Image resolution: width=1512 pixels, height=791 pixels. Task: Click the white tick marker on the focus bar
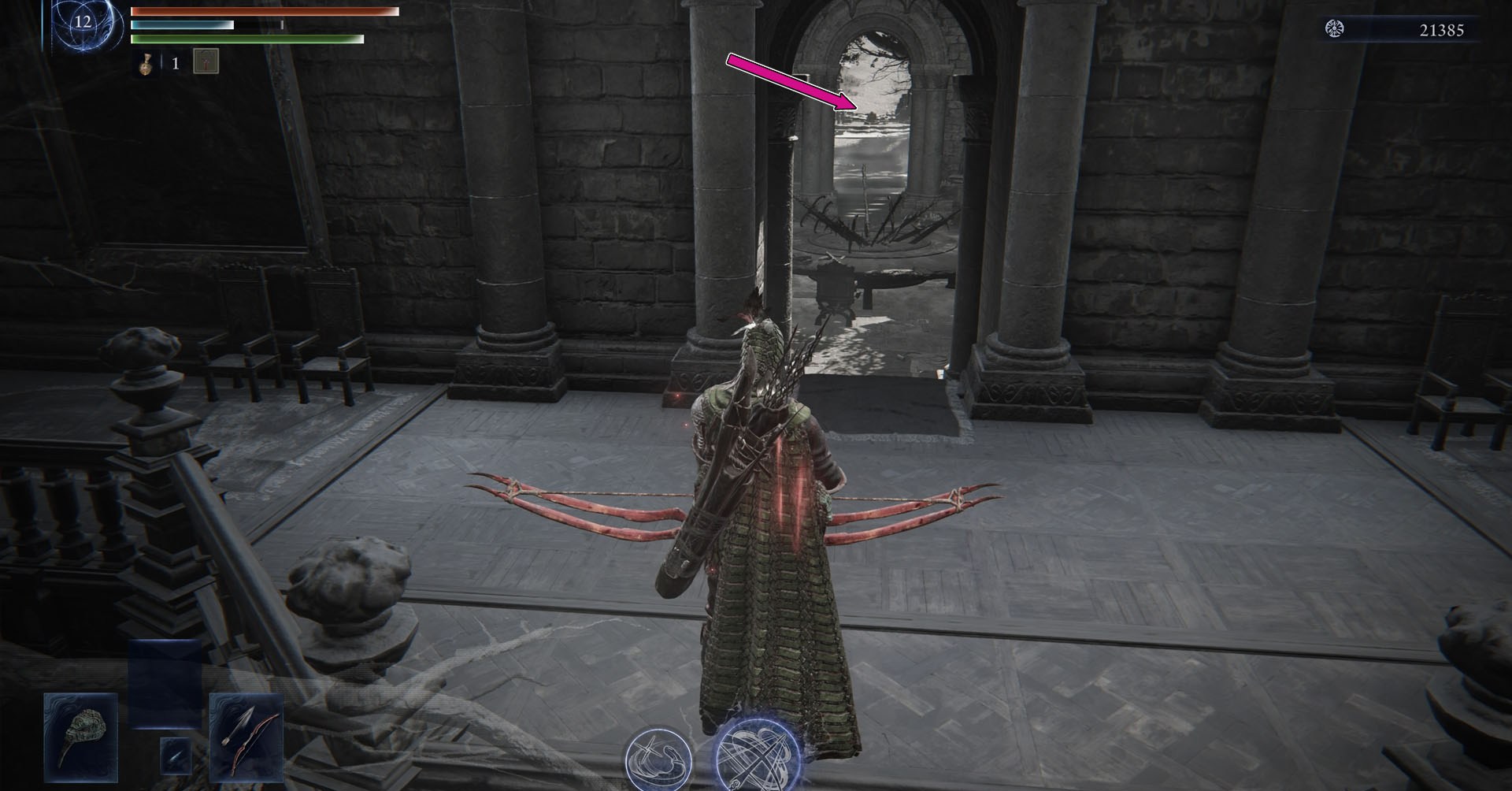281,26
